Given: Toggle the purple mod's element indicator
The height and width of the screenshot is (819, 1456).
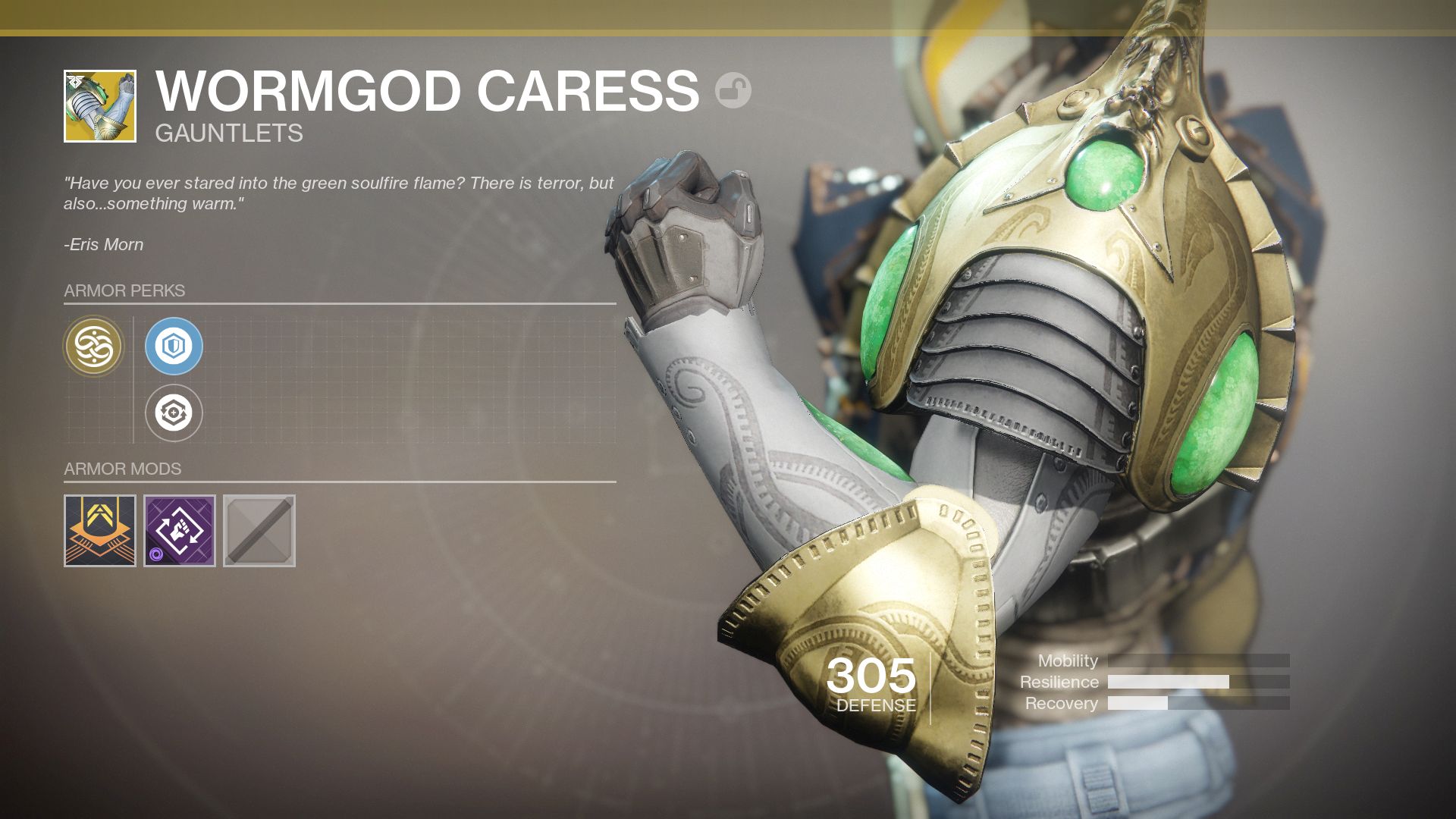Looking at the screenshot, I should [x=156, y=552].
